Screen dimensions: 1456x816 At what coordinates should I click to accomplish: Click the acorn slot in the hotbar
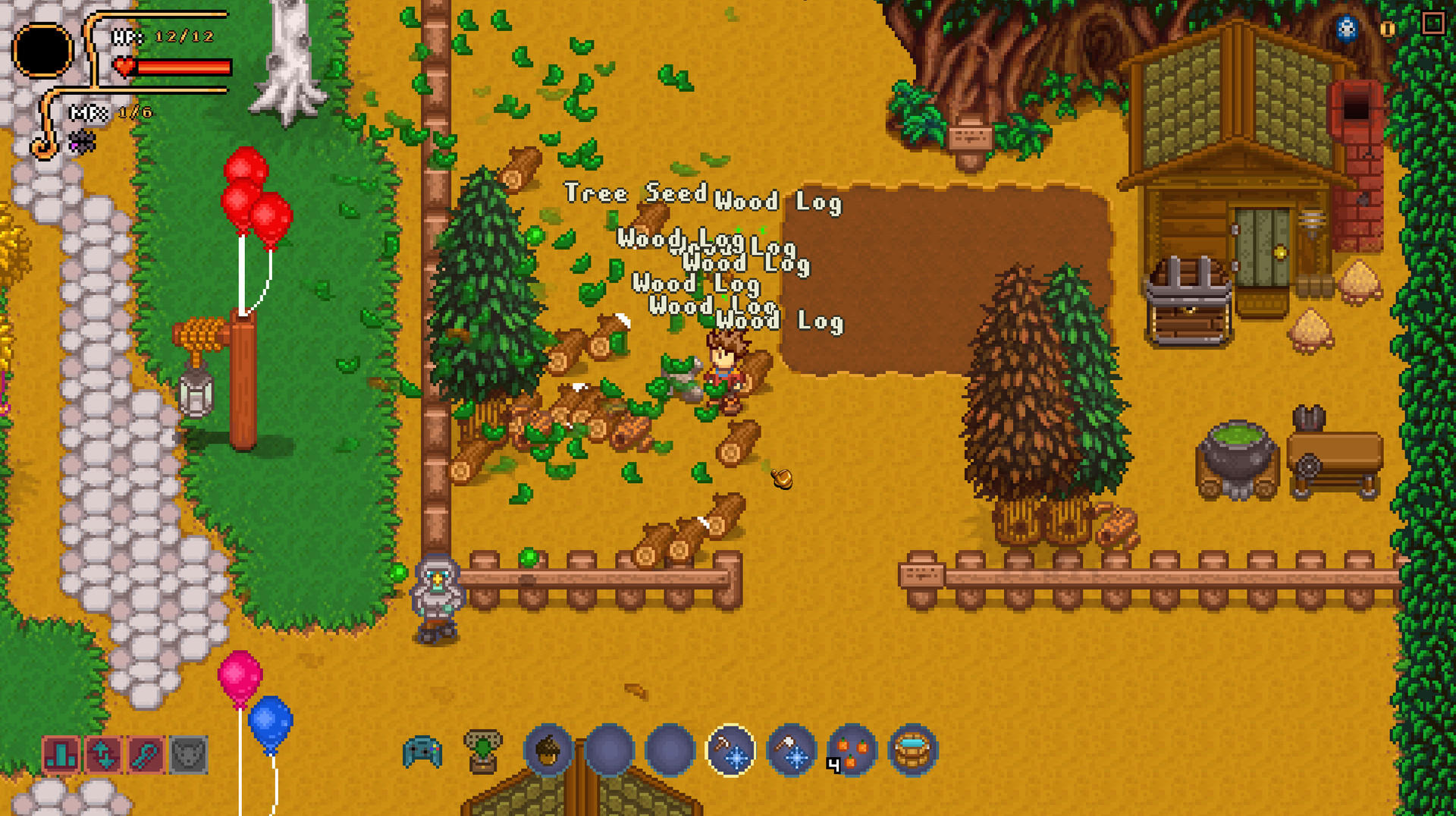550,751
